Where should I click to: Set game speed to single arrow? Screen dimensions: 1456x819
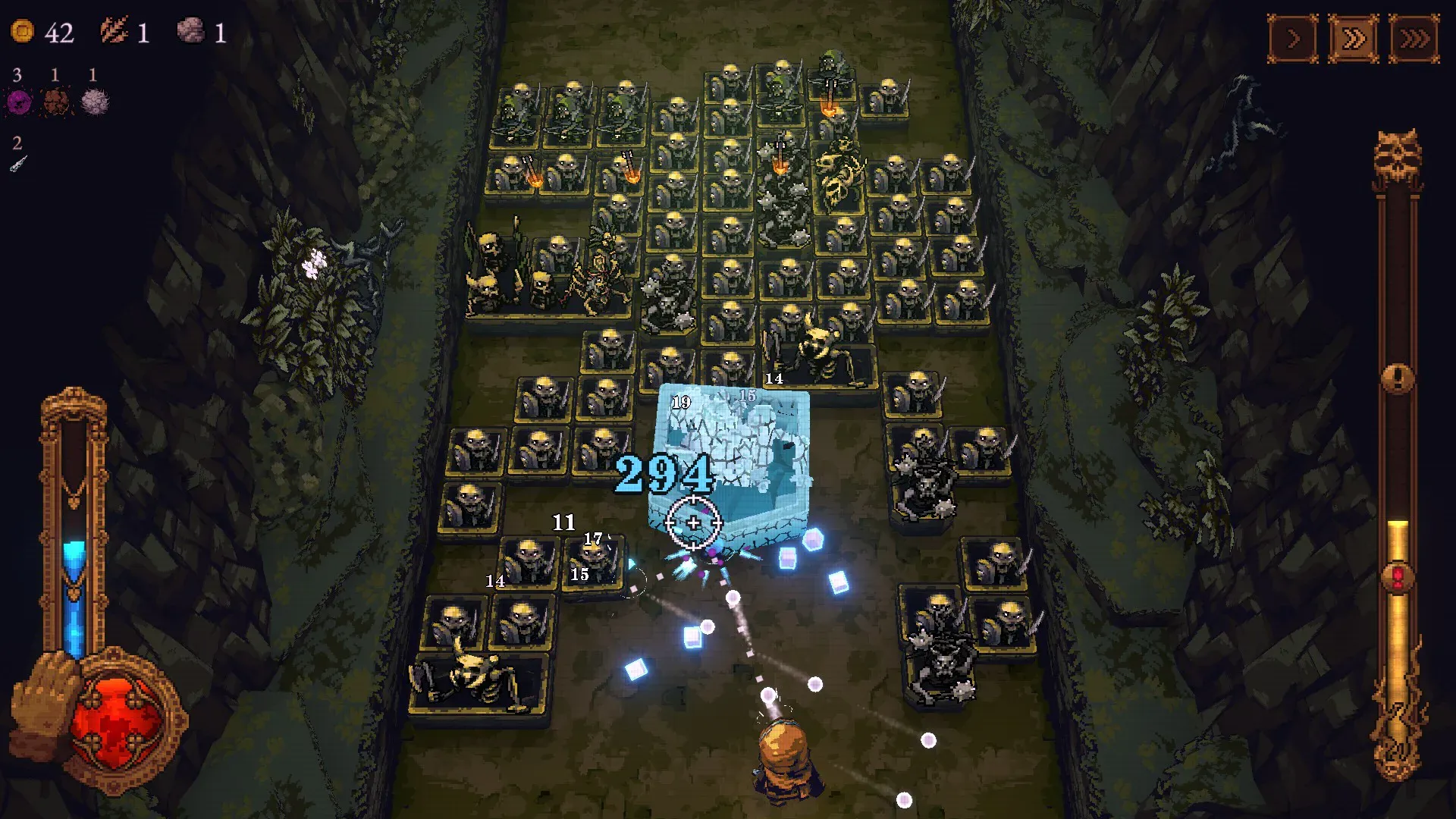[x=1294, y=38]
